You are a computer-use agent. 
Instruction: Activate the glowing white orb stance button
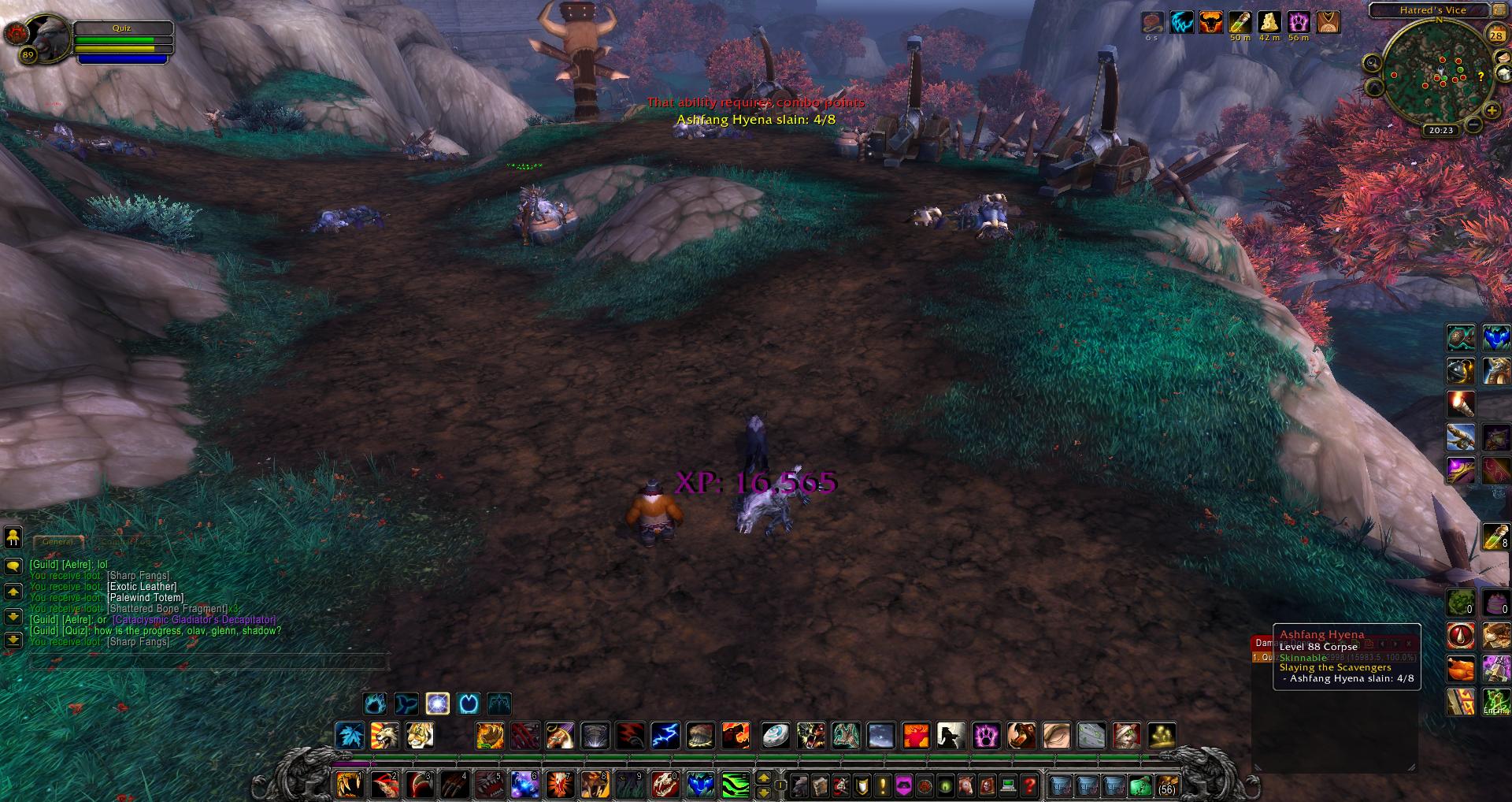click(x=438, y=703)
